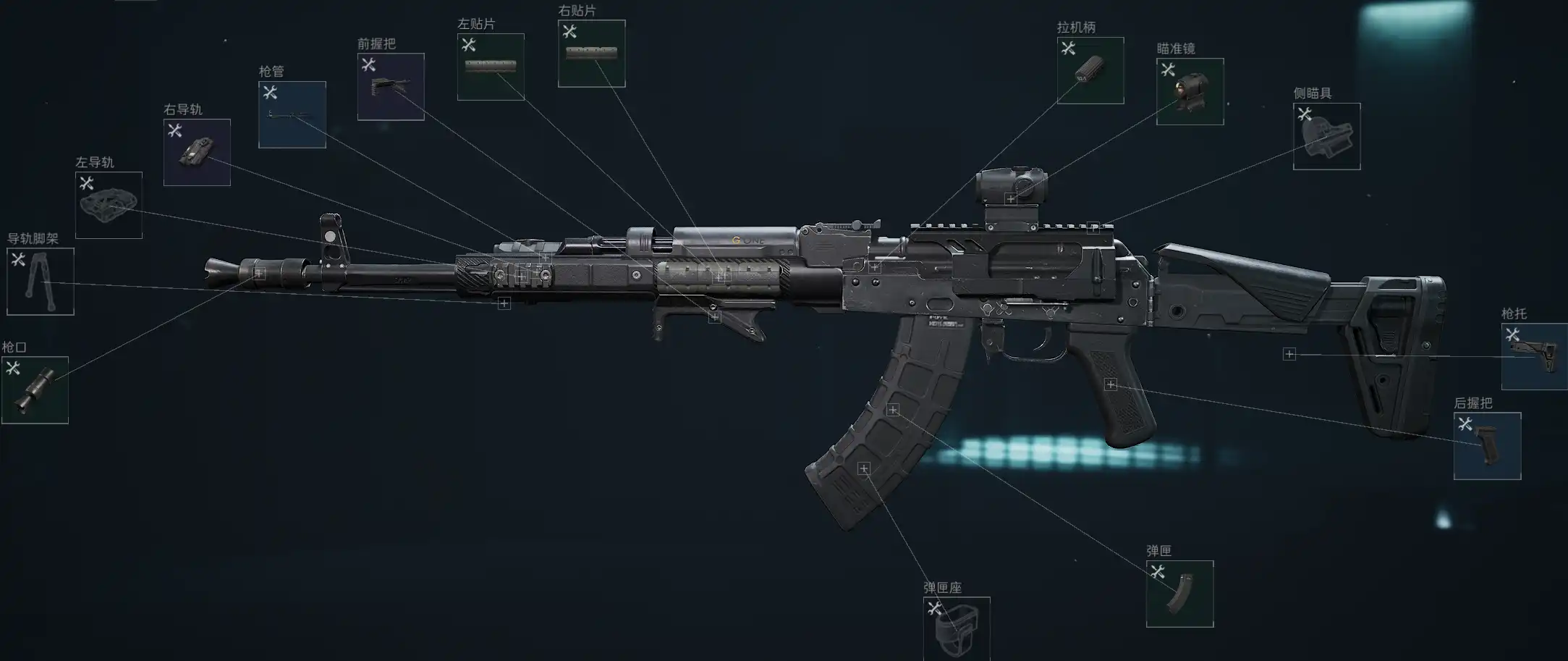Choose the 左导轨 left rail slot
Image resolution: width=1568 pixels, height=661 pixels.
109,205
